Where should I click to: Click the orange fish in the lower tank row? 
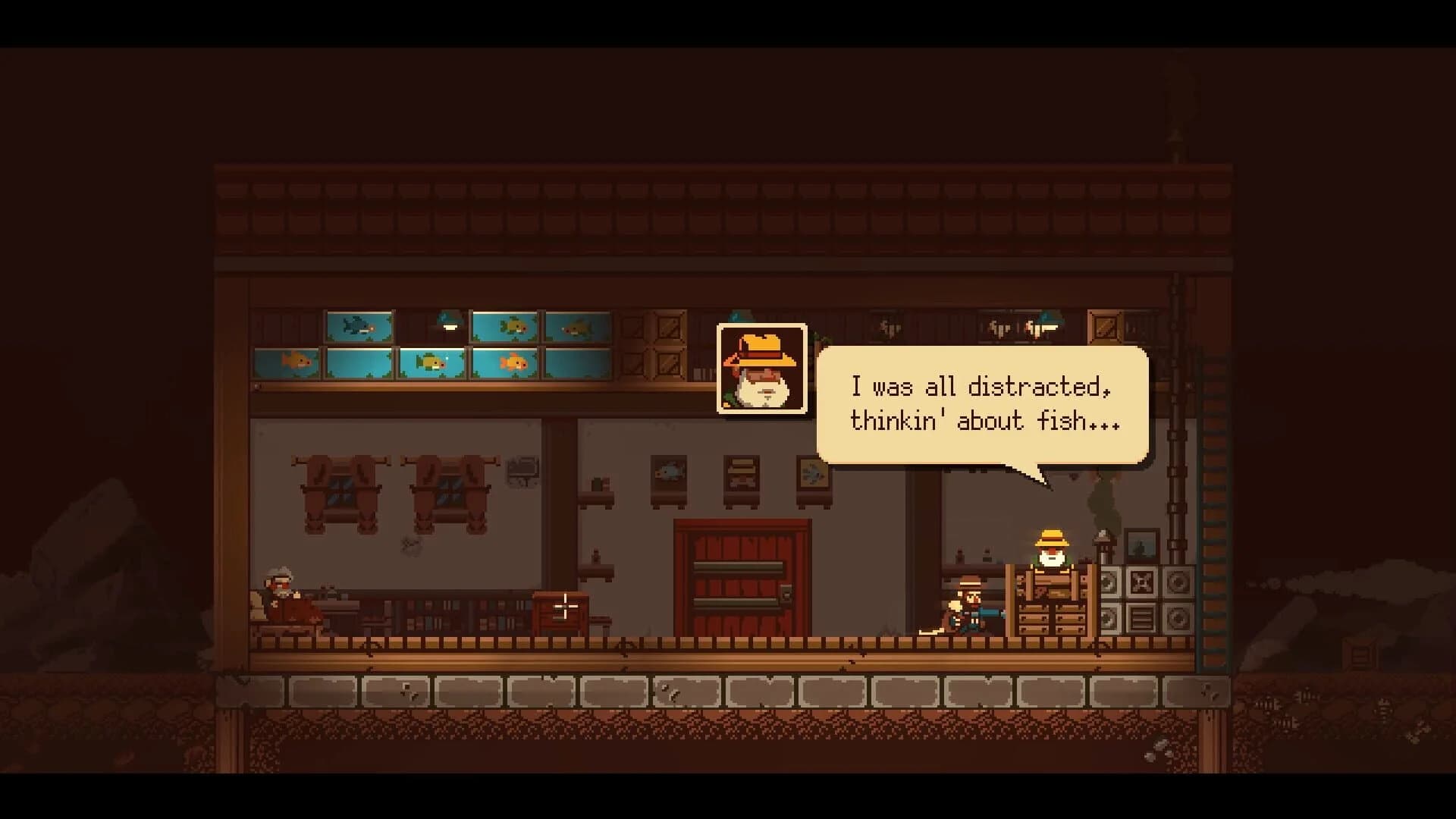click(x=514, y=362)
